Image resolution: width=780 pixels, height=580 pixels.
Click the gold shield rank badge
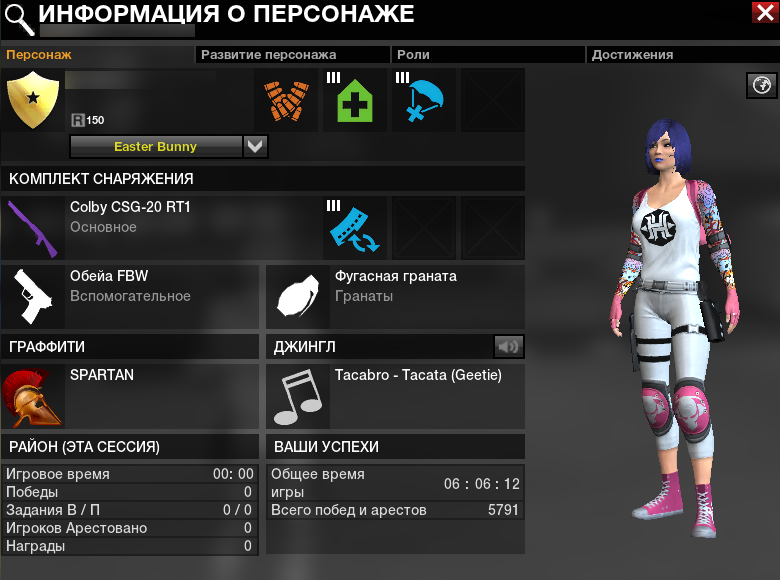[x=34, y=100]
